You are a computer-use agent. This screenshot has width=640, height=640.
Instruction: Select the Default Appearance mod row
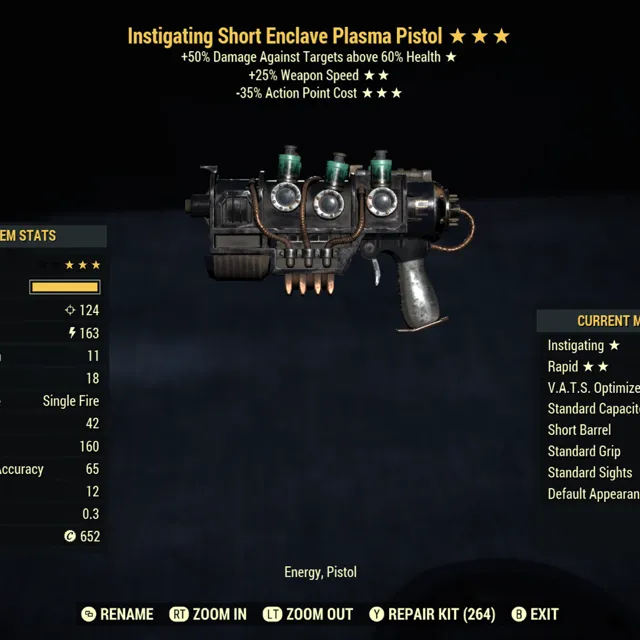[593, 494]
